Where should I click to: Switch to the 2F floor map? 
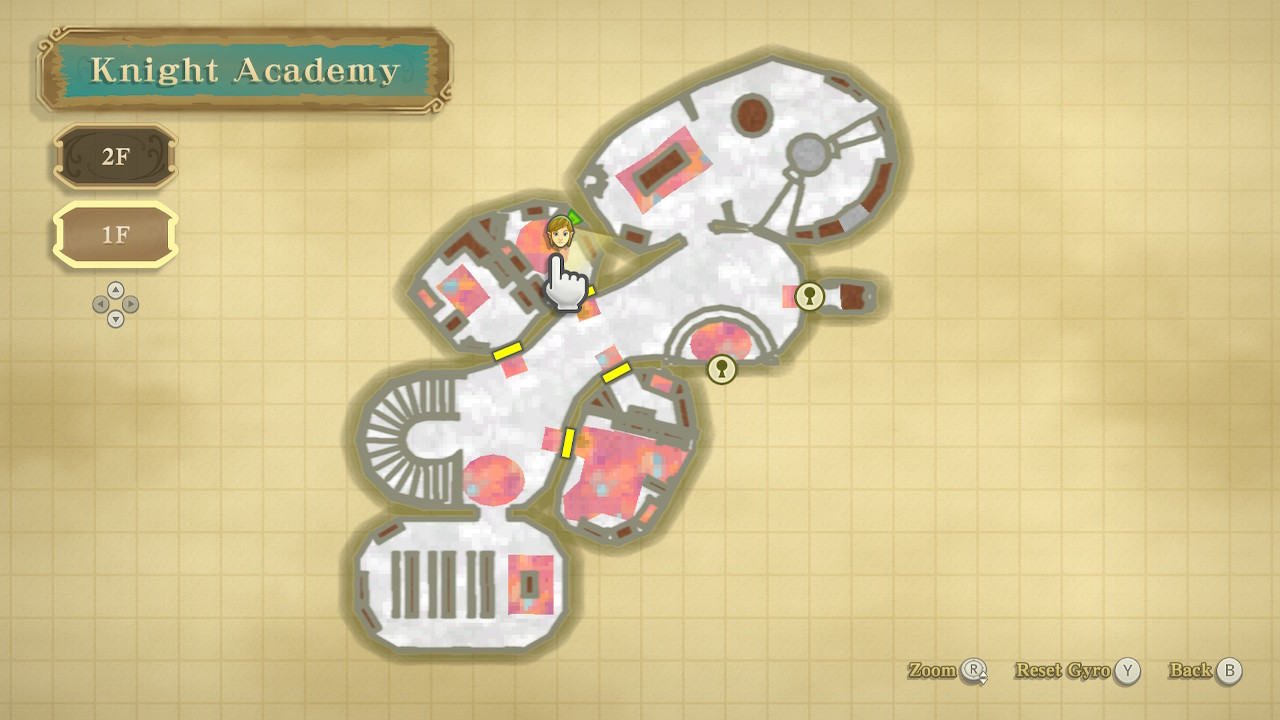115,157
